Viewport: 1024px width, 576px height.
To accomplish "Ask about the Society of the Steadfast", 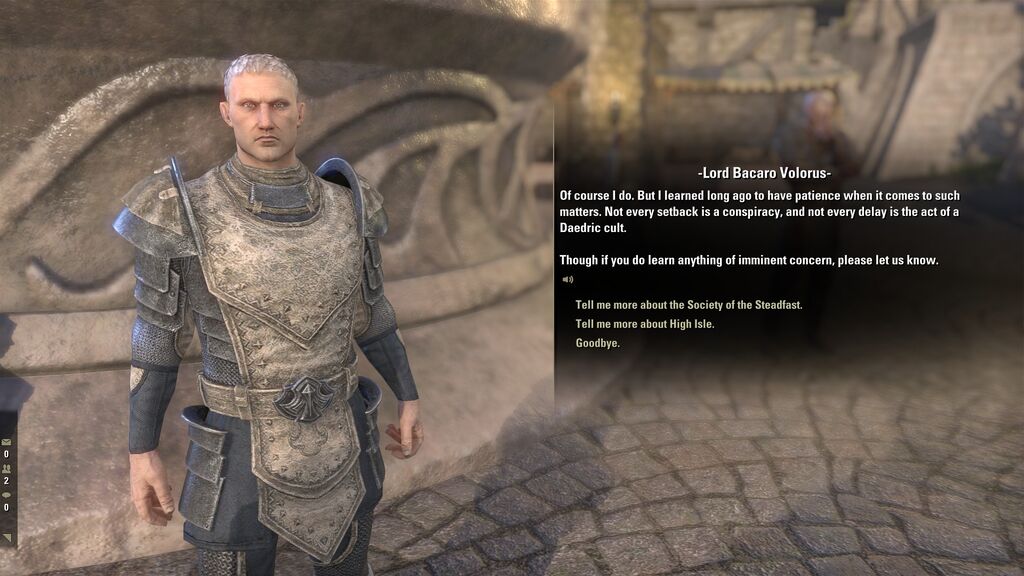I will (689, 305).
